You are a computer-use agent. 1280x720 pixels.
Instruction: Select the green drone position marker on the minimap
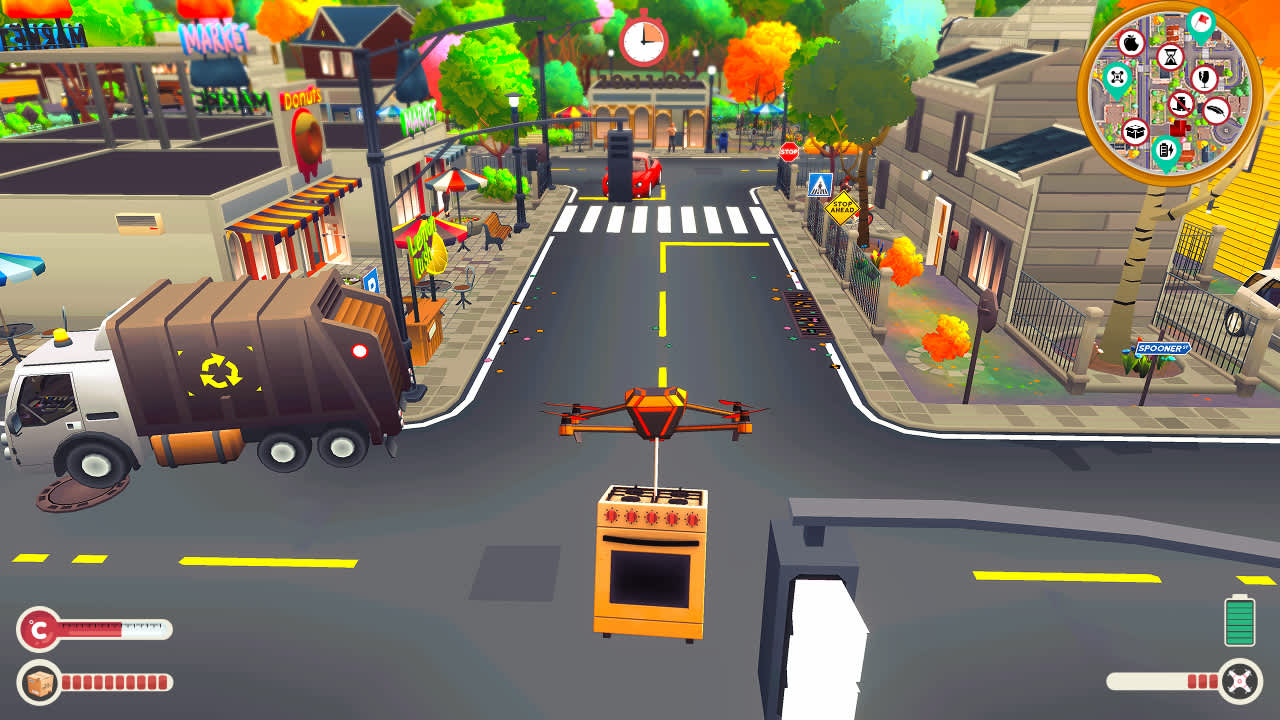click(x=1117, y=76)
